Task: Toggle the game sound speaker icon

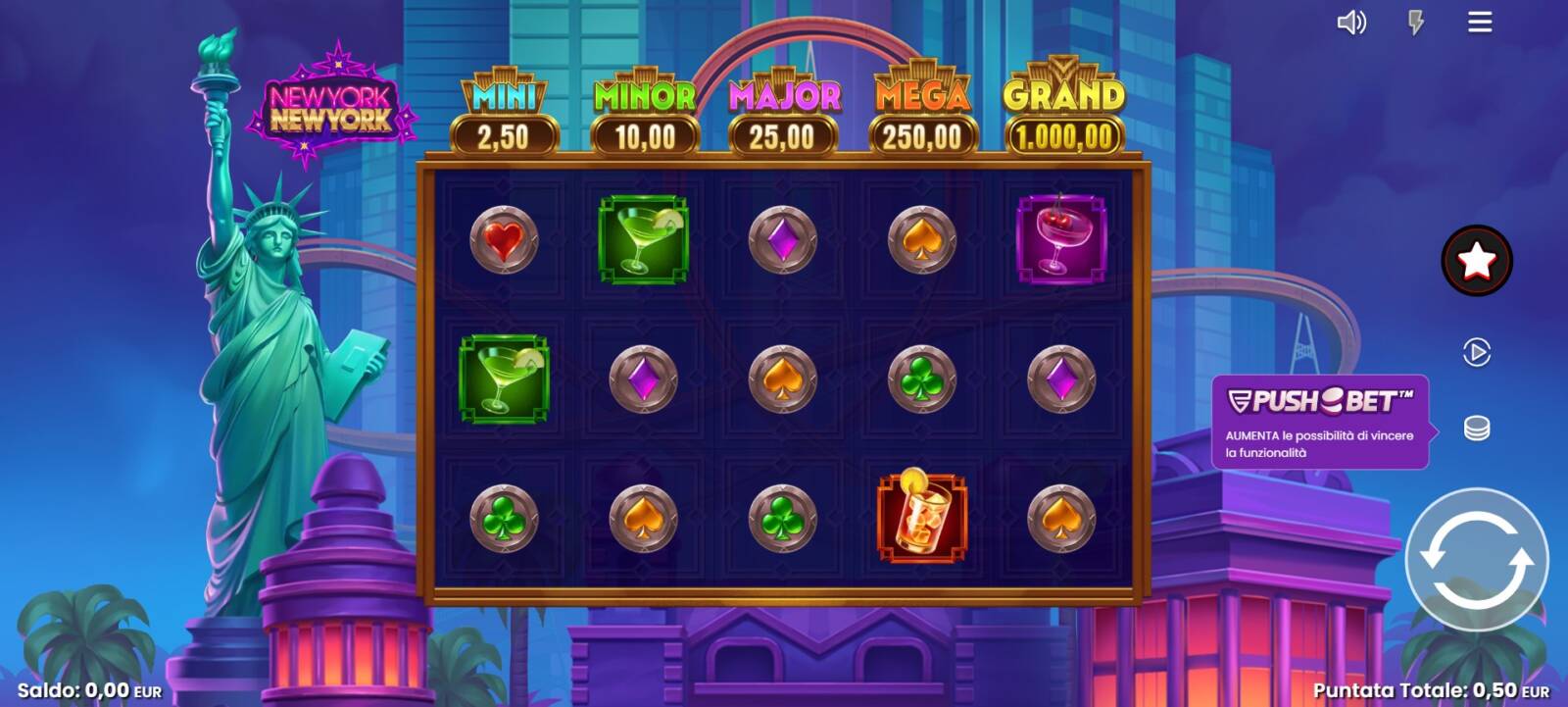Action: click(1351, 23)
